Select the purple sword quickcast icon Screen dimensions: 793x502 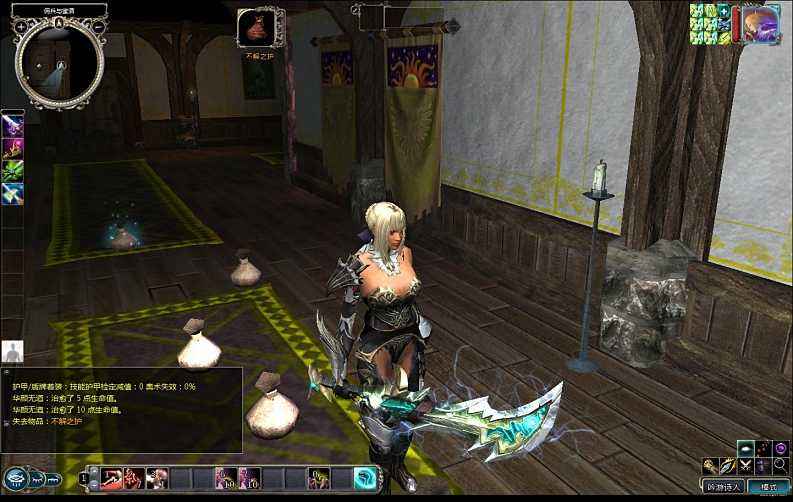click(x=13, y=125)
